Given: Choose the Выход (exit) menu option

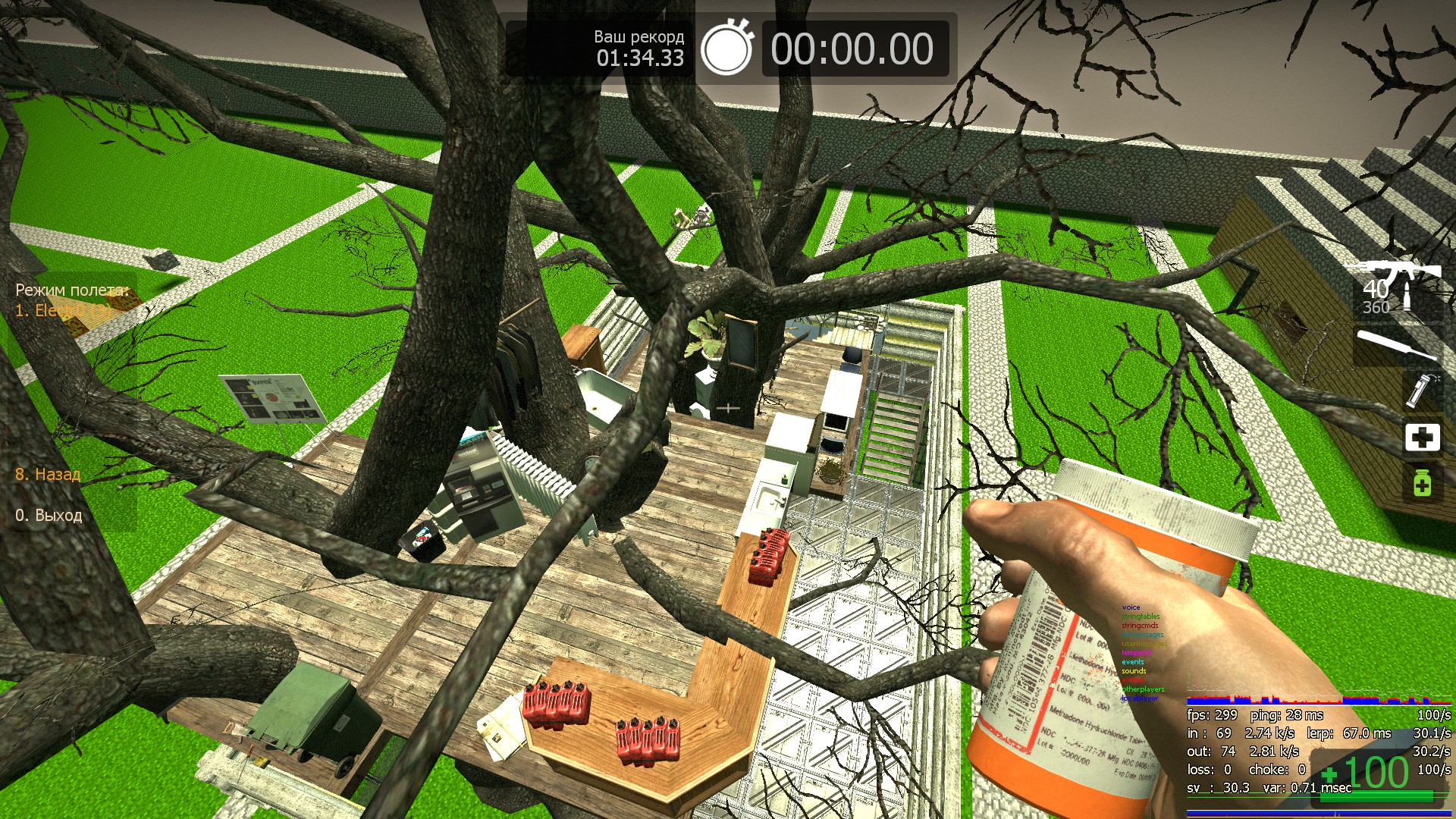Looking at the screenshot, I should 49,516.
